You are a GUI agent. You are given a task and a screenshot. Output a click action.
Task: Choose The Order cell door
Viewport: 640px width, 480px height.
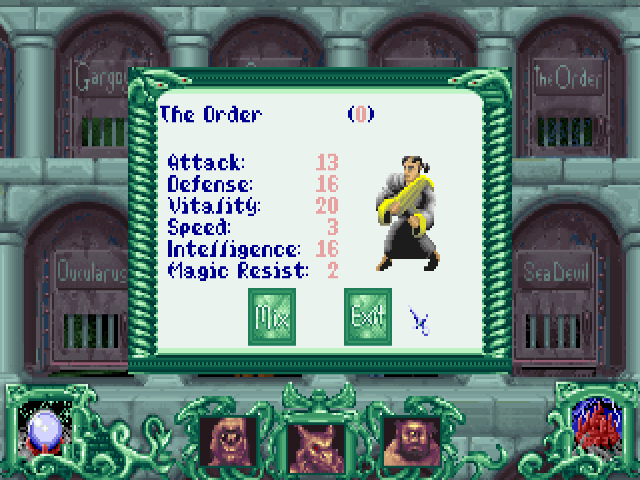click(x=565, y=100)
